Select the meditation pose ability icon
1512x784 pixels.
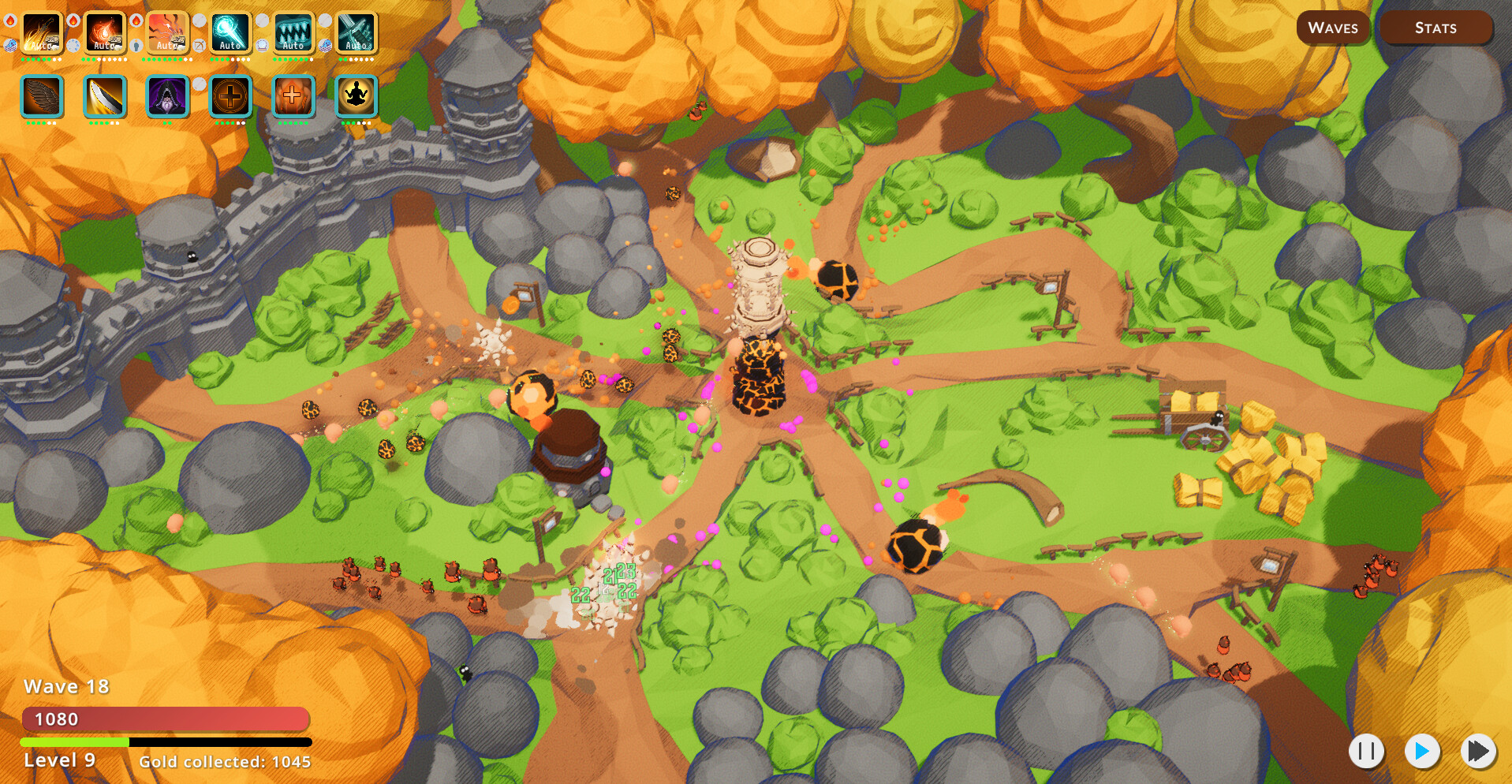pos(357,97)
